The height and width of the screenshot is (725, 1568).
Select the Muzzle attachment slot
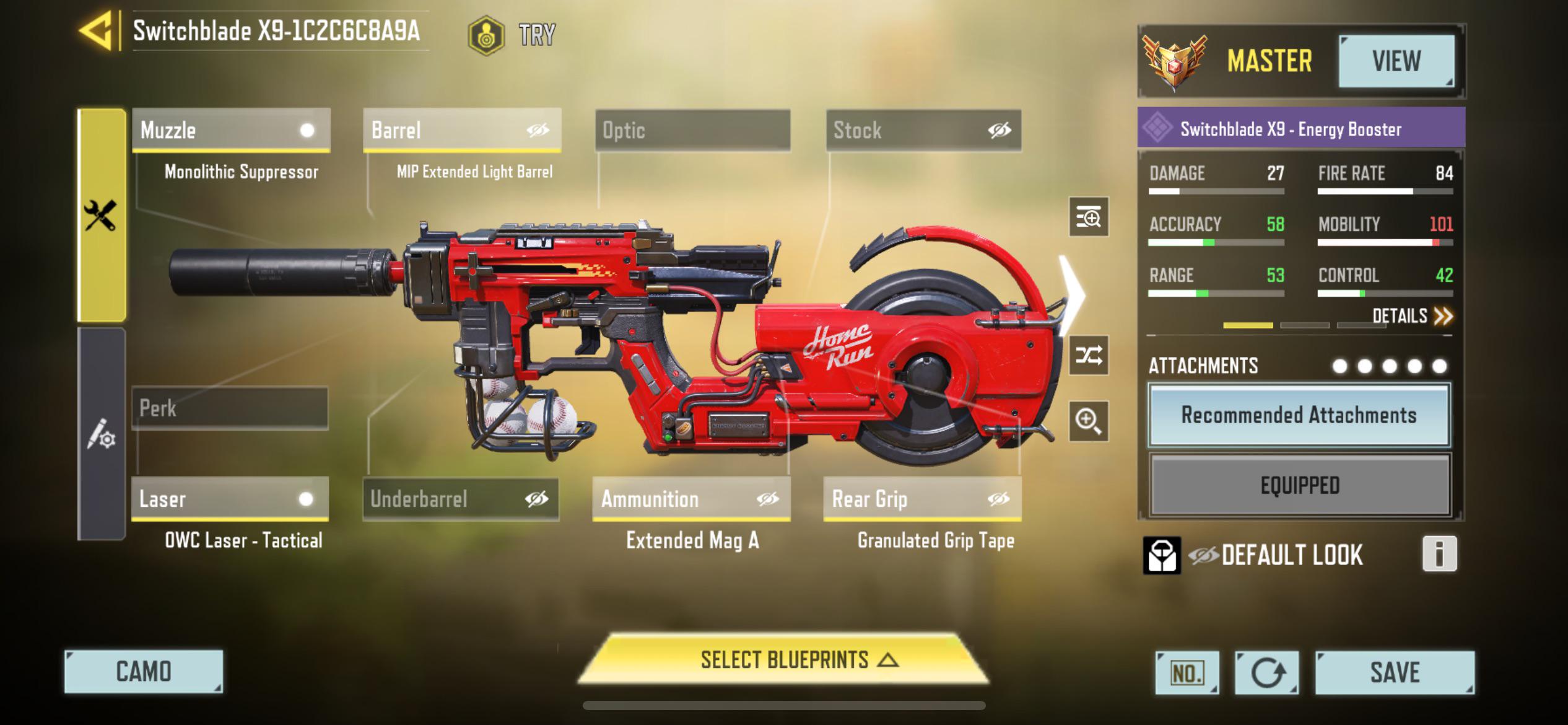click(x=229, y=130)
